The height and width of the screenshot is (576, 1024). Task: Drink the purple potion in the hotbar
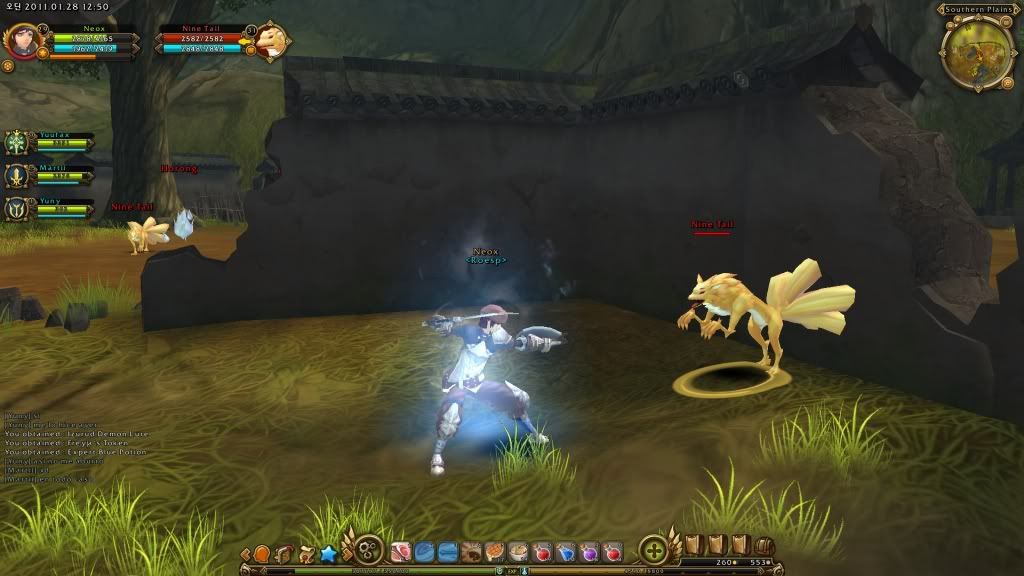(589, 552)
